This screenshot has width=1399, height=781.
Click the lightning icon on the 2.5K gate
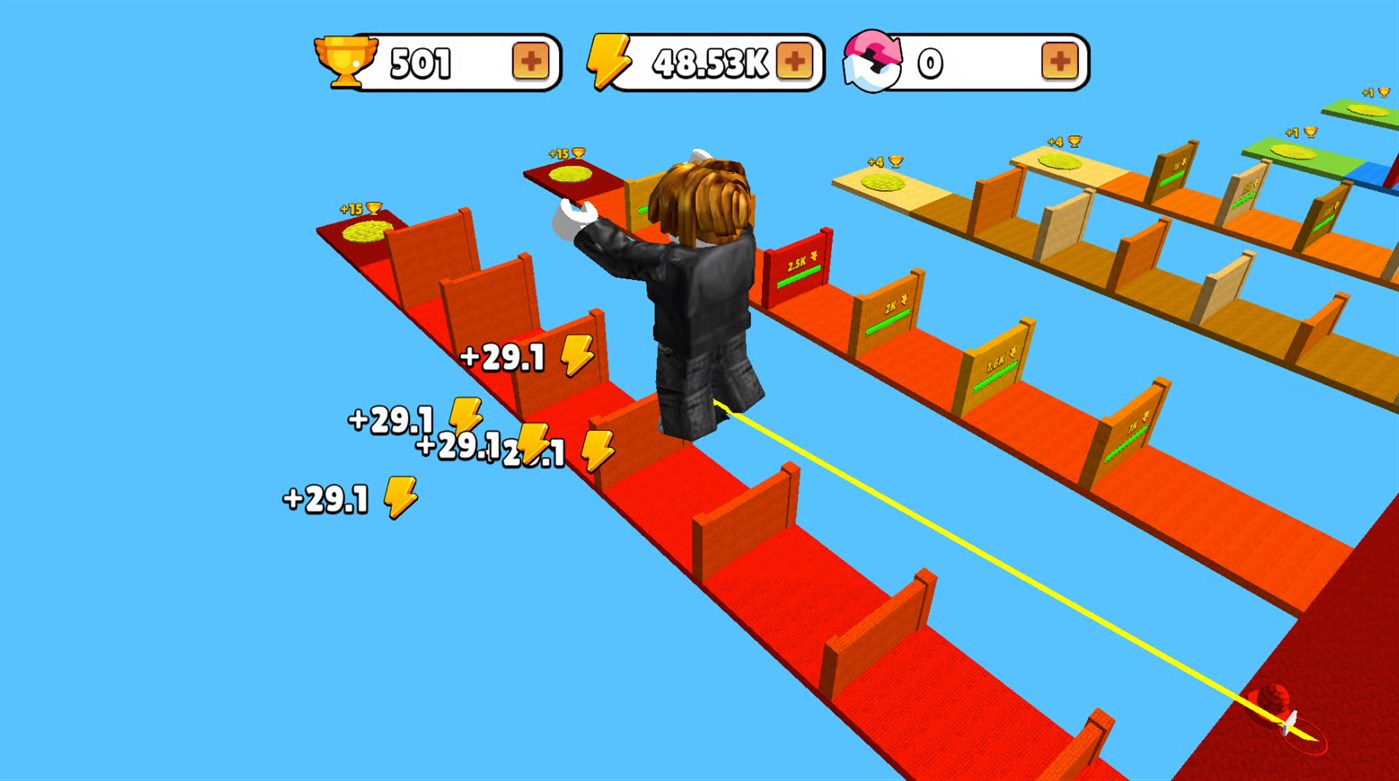(x=816, y=256)
